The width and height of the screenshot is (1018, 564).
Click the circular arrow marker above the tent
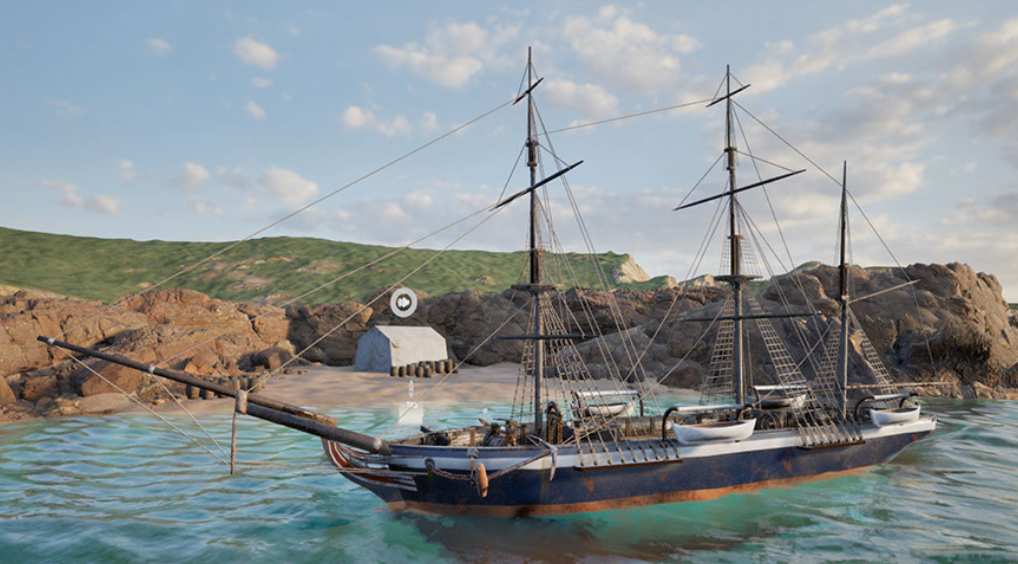403,301
